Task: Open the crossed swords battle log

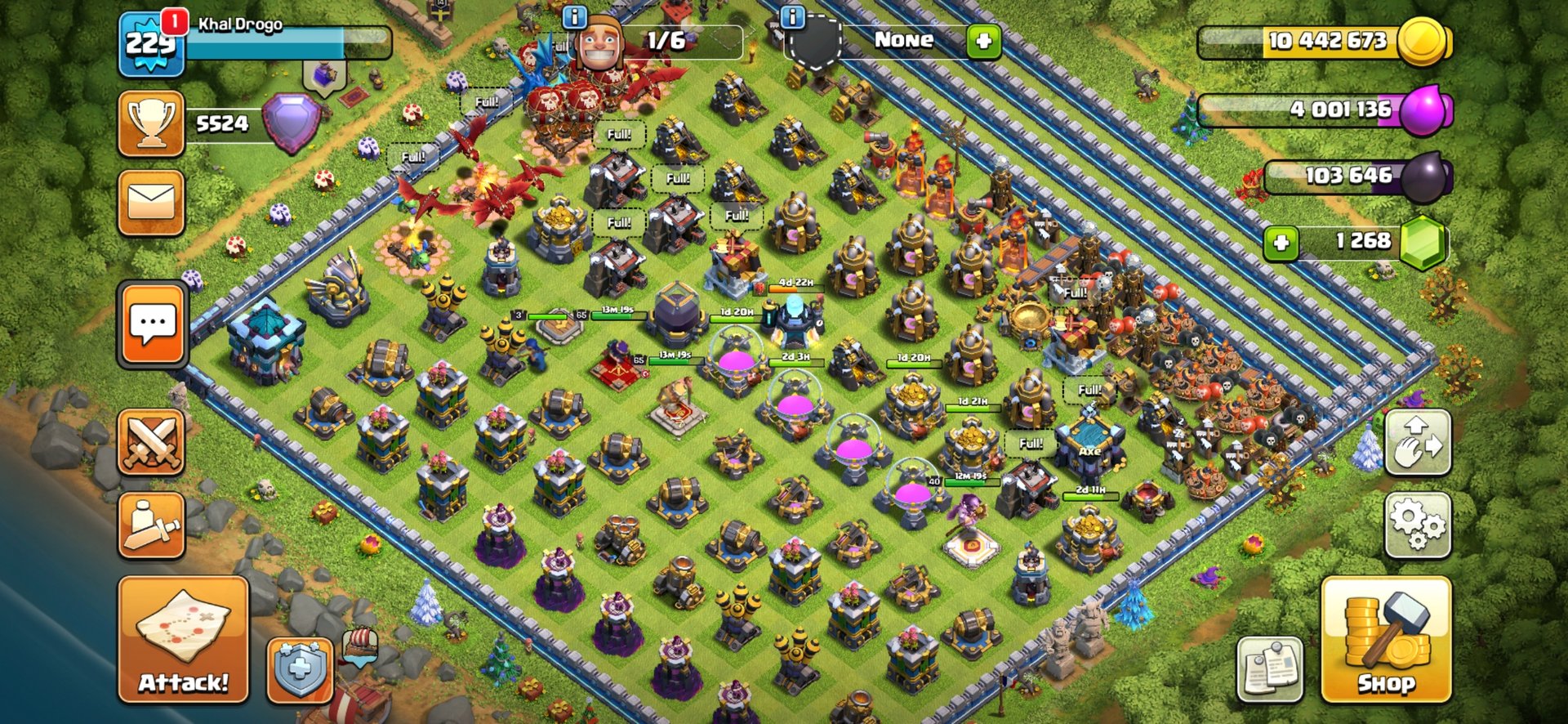Action: pyautogui.click(x=151, y=442)
